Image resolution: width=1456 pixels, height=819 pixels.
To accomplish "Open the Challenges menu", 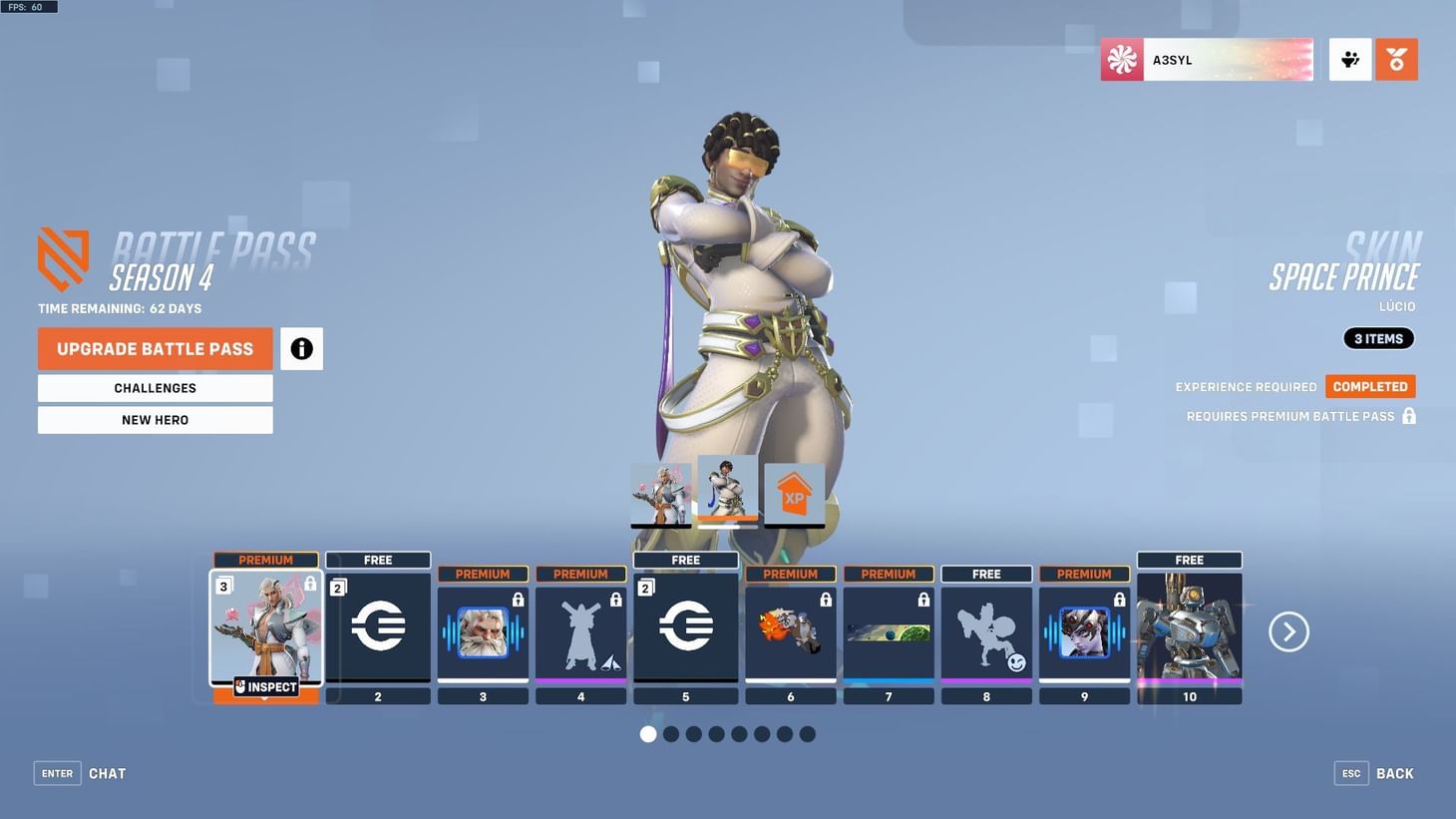I will pos(155,388).
